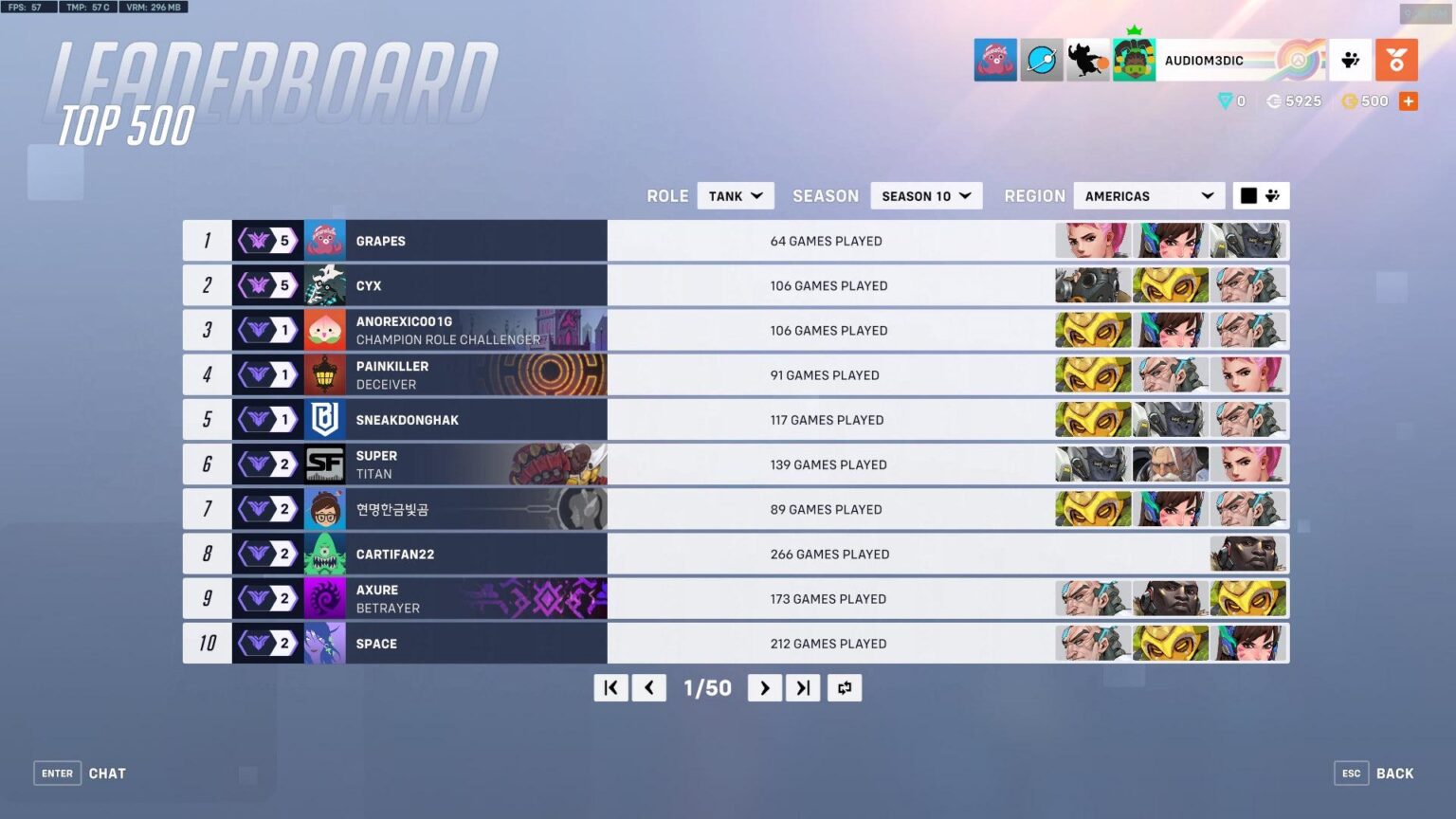Open the orange challenges medal icon
The width and height of the screenshot is (1456, 819).
tap(1396, 59)
